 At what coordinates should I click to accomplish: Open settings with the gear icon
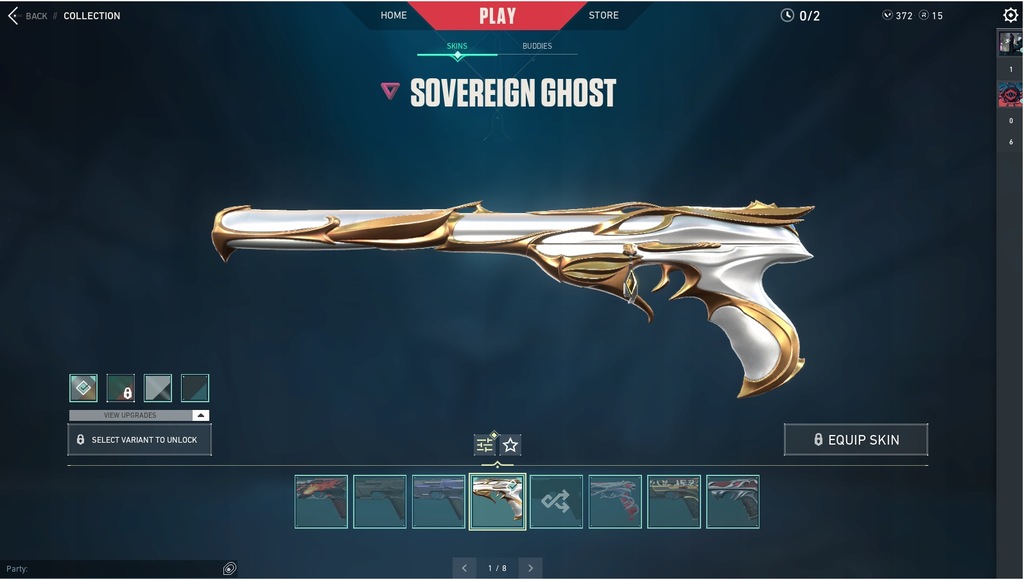coord(1010,15)
